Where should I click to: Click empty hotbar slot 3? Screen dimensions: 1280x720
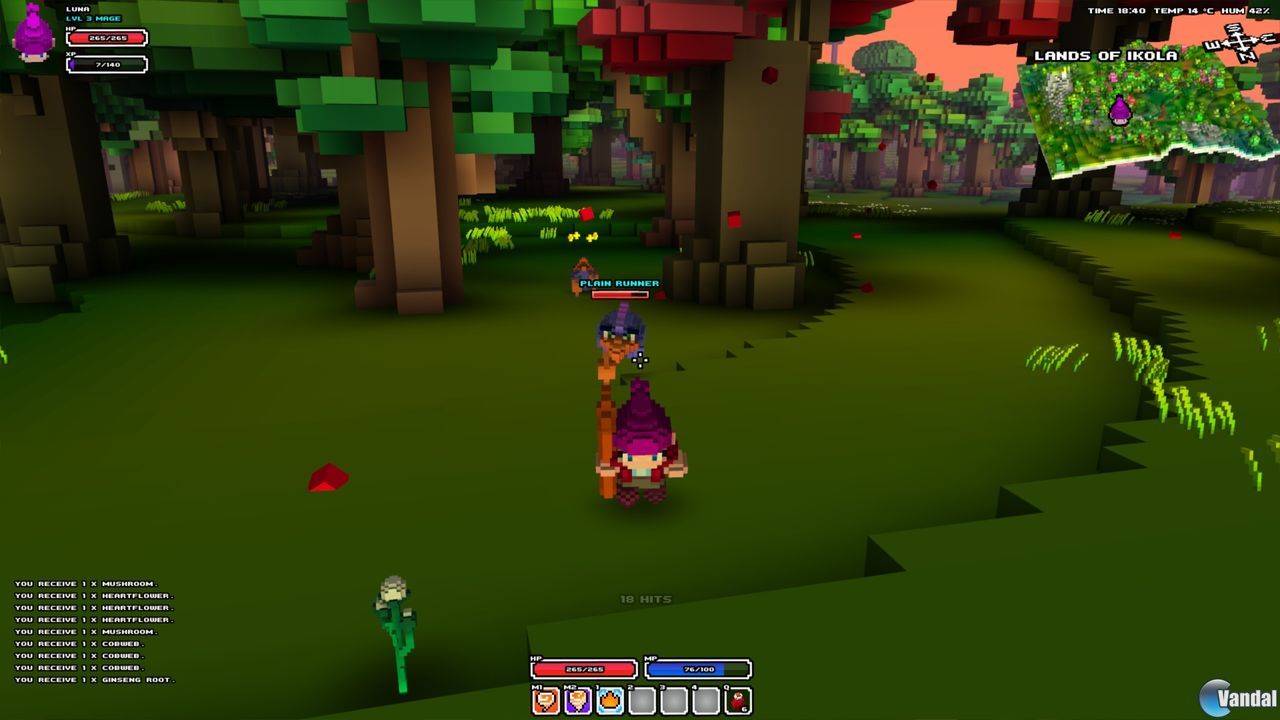pos(672,701)
